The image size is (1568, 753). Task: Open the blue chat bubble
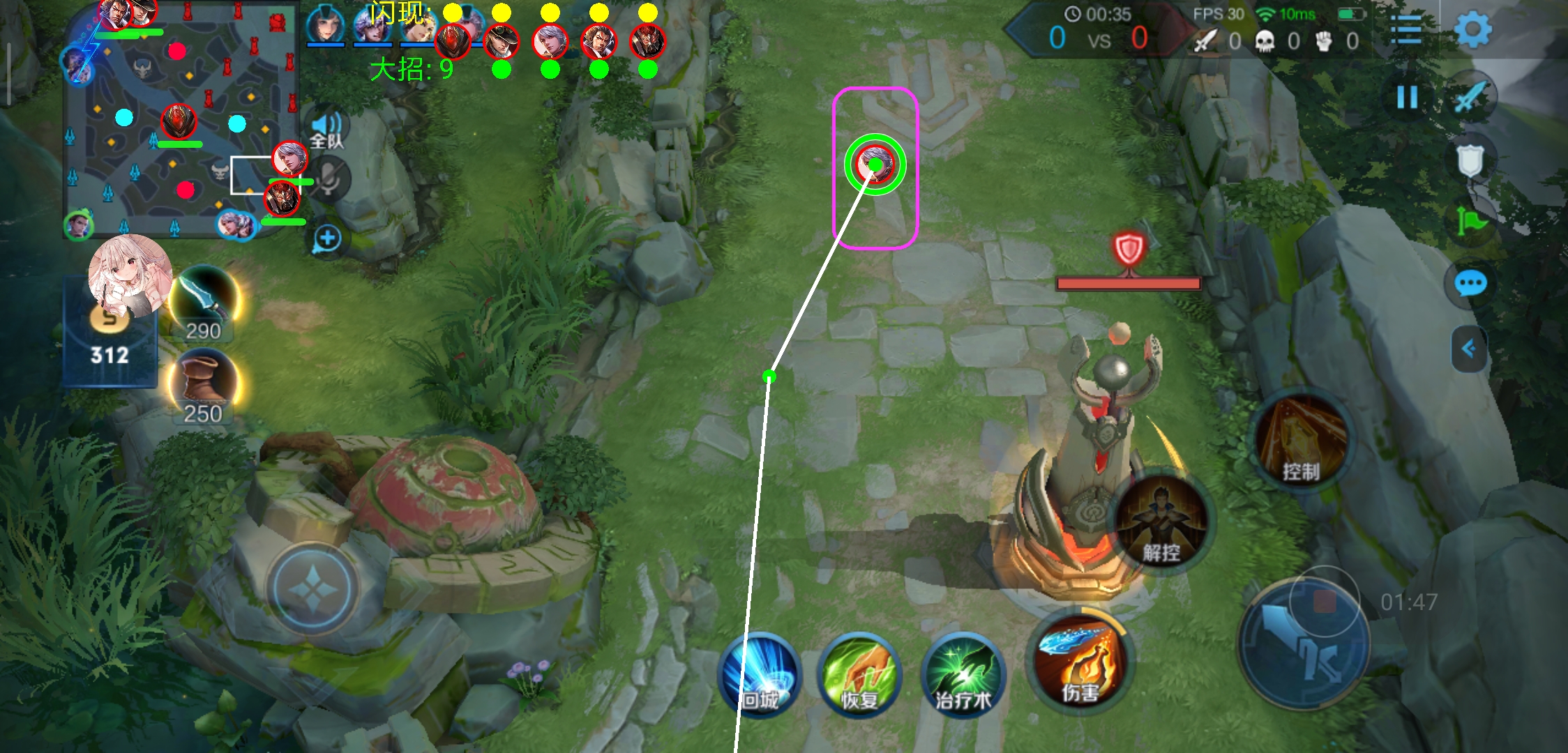click(1470, 284)
